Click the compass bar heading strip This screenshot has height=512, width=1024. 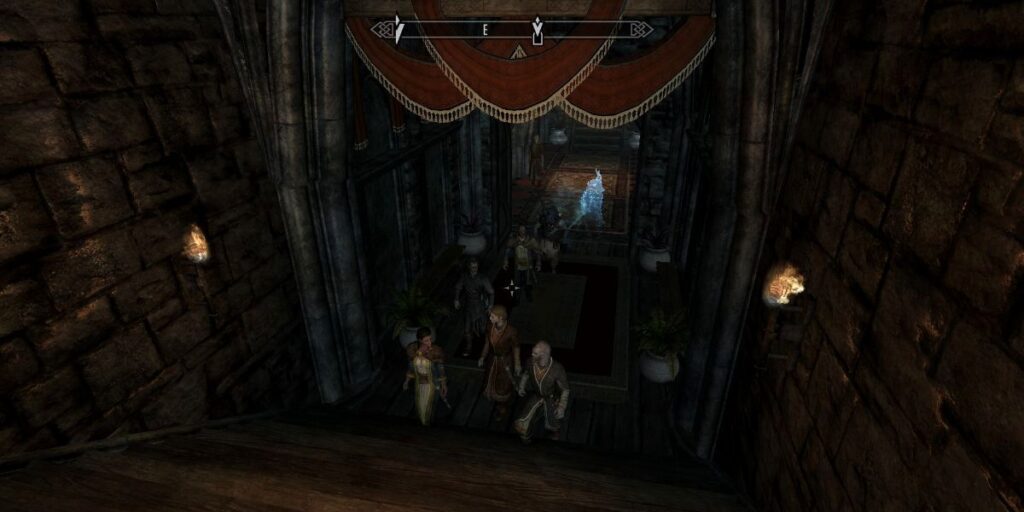[x=511, y=30]
